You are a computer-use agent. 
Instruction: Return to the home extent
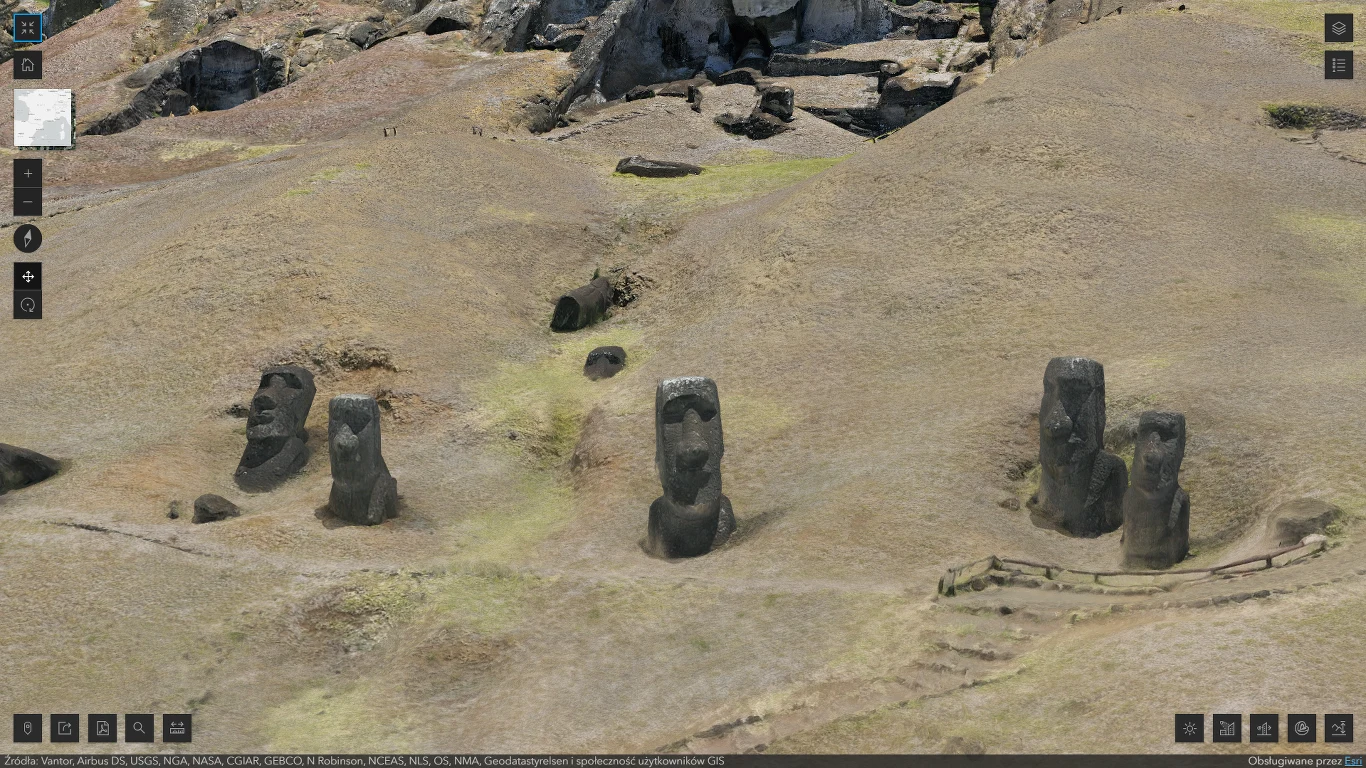(28, 65)
